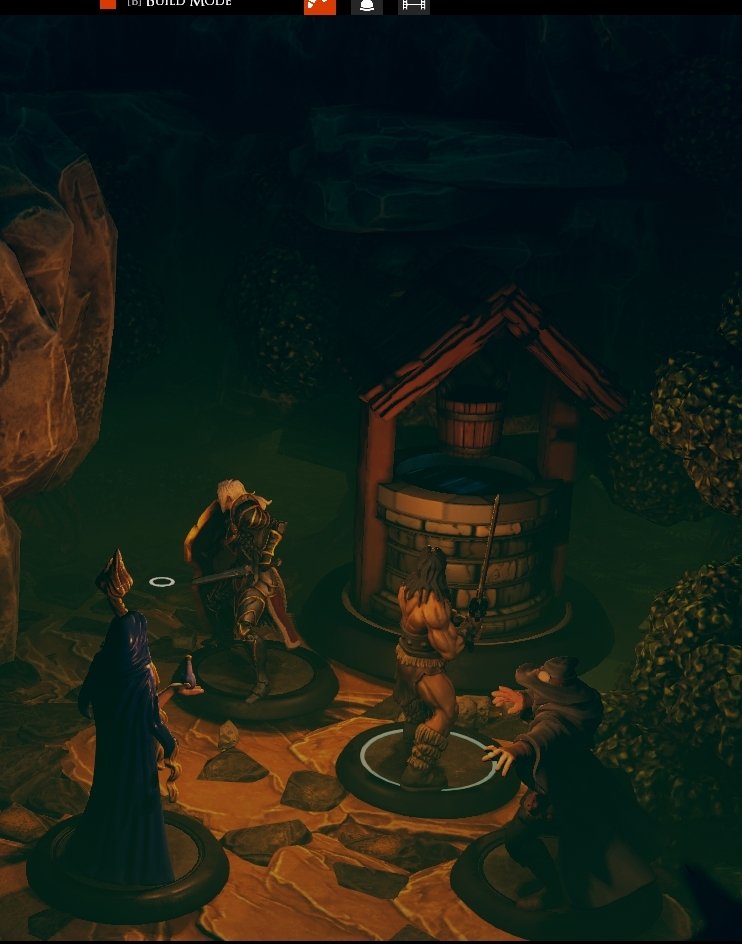Open the film strip cutscene icon
The image size is (742, 944).
(414, 5)
